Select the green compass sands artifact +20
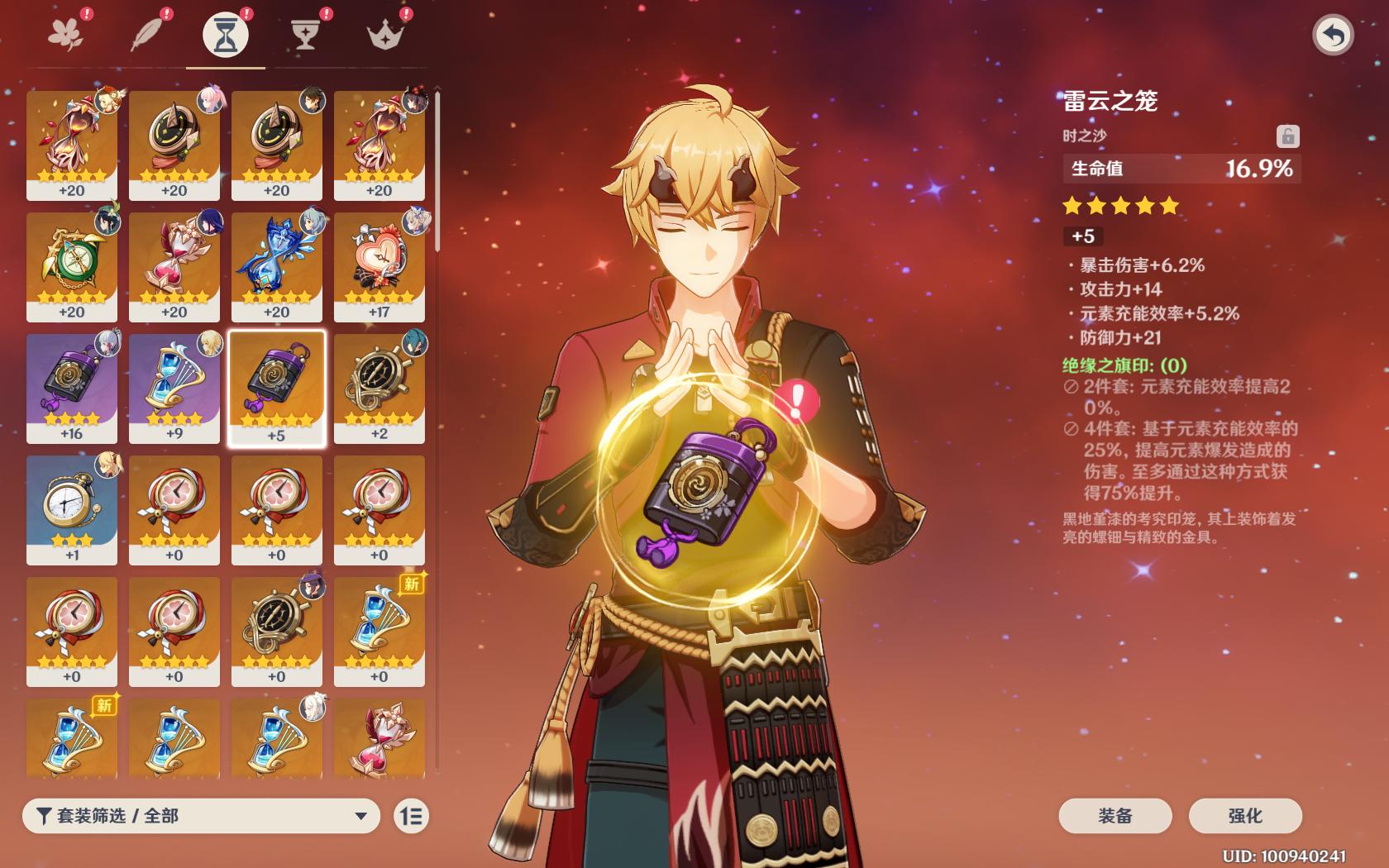The height and width of the screenshot is (868, 1389). [x=72, y=266]
